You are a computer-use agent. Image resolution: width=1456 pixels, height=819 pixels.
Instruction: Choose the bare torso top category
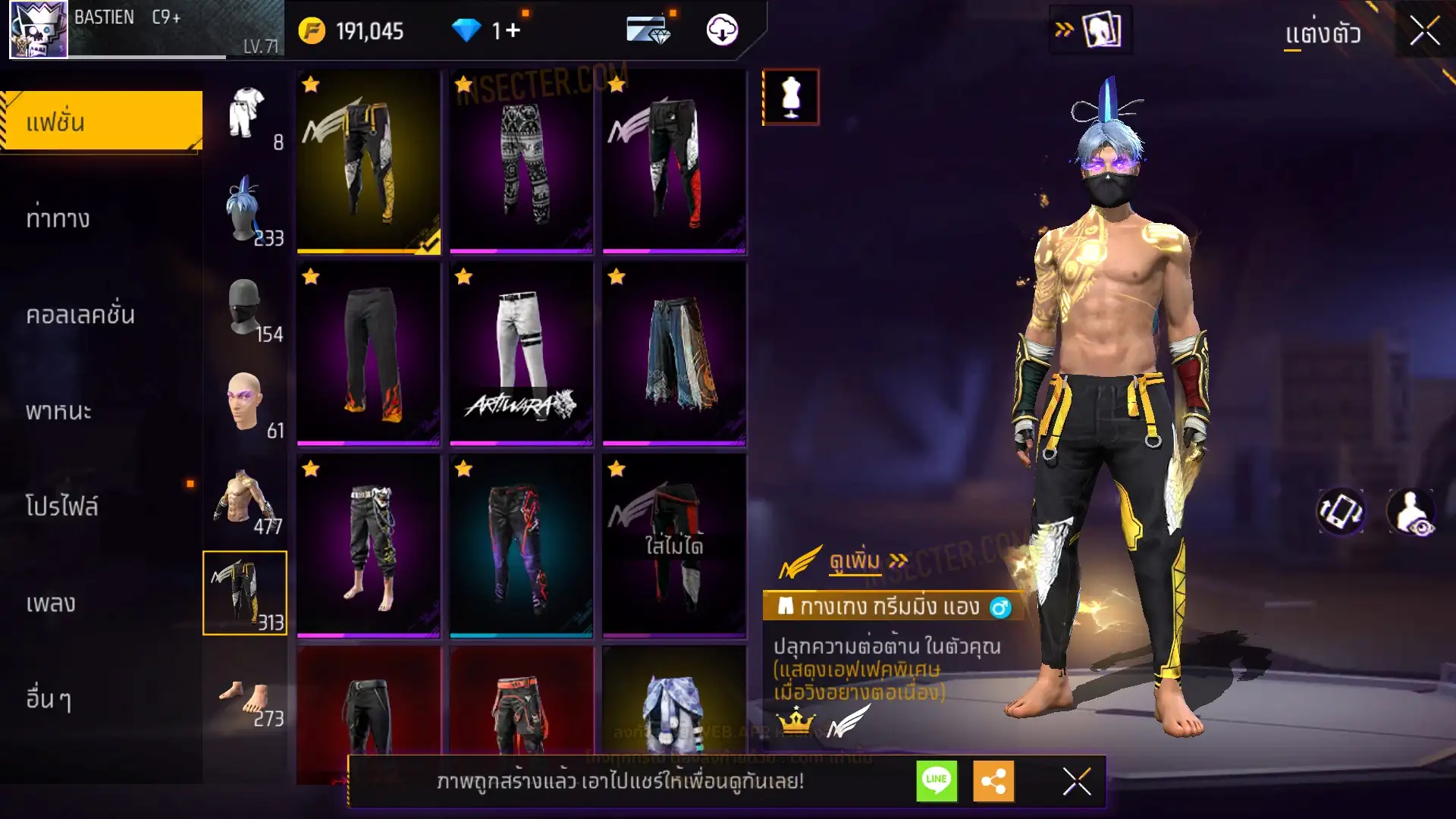(x=246, y=498)
